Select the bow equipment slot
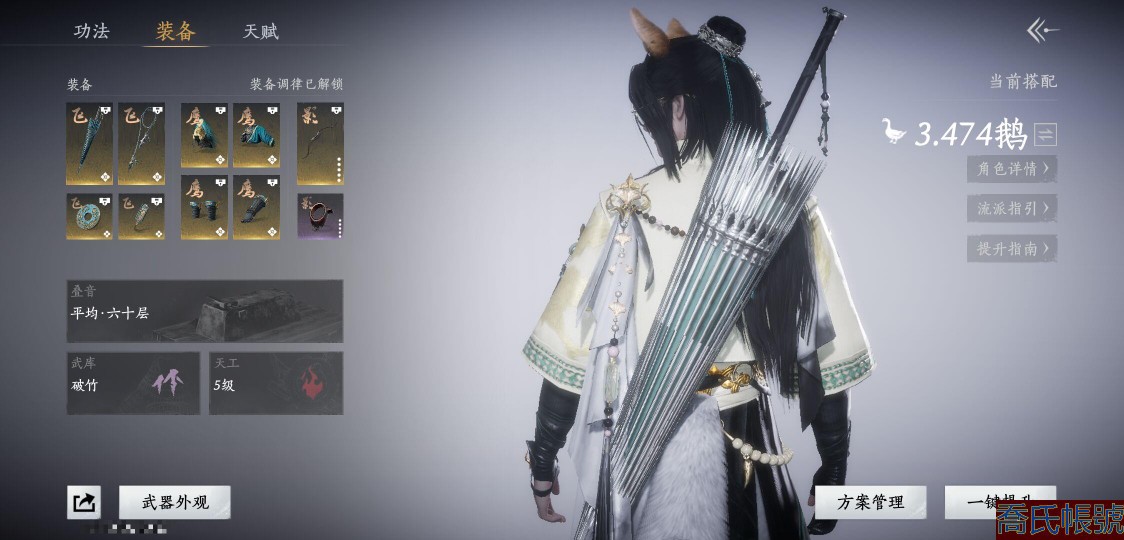Viewport: 1124px width, 540px height. pos(320,143)
